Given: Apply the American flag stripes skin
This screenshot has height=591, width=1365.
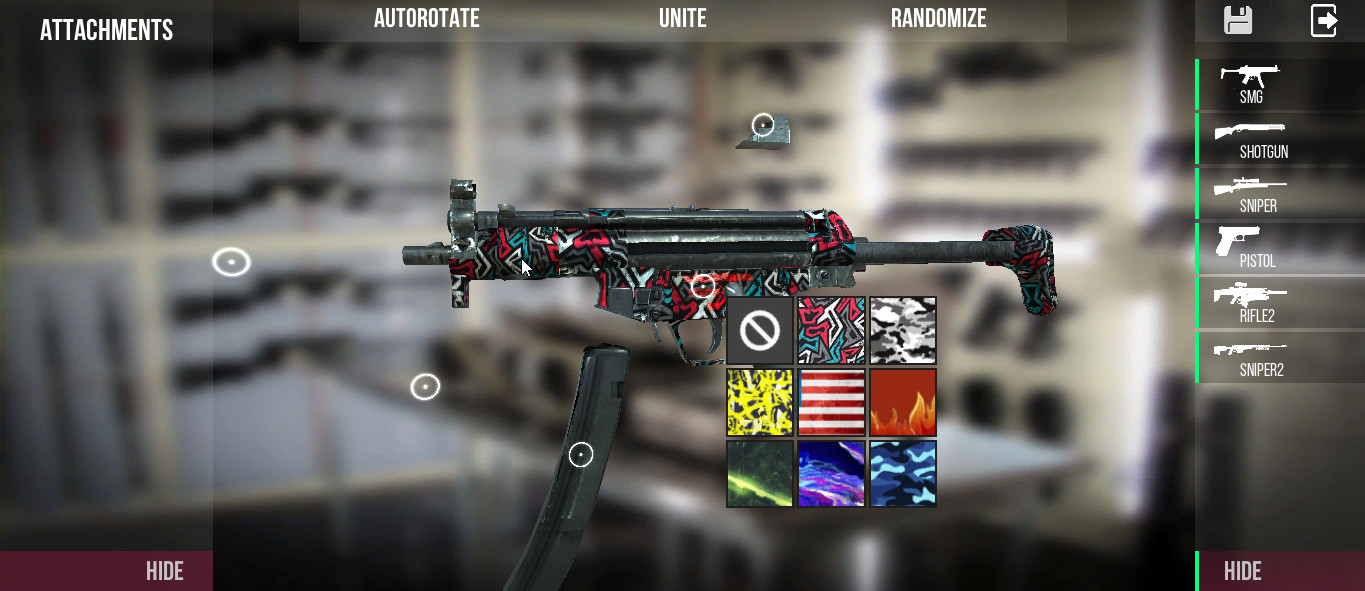Looking at the screenshot, I should (x=831, y=402).
